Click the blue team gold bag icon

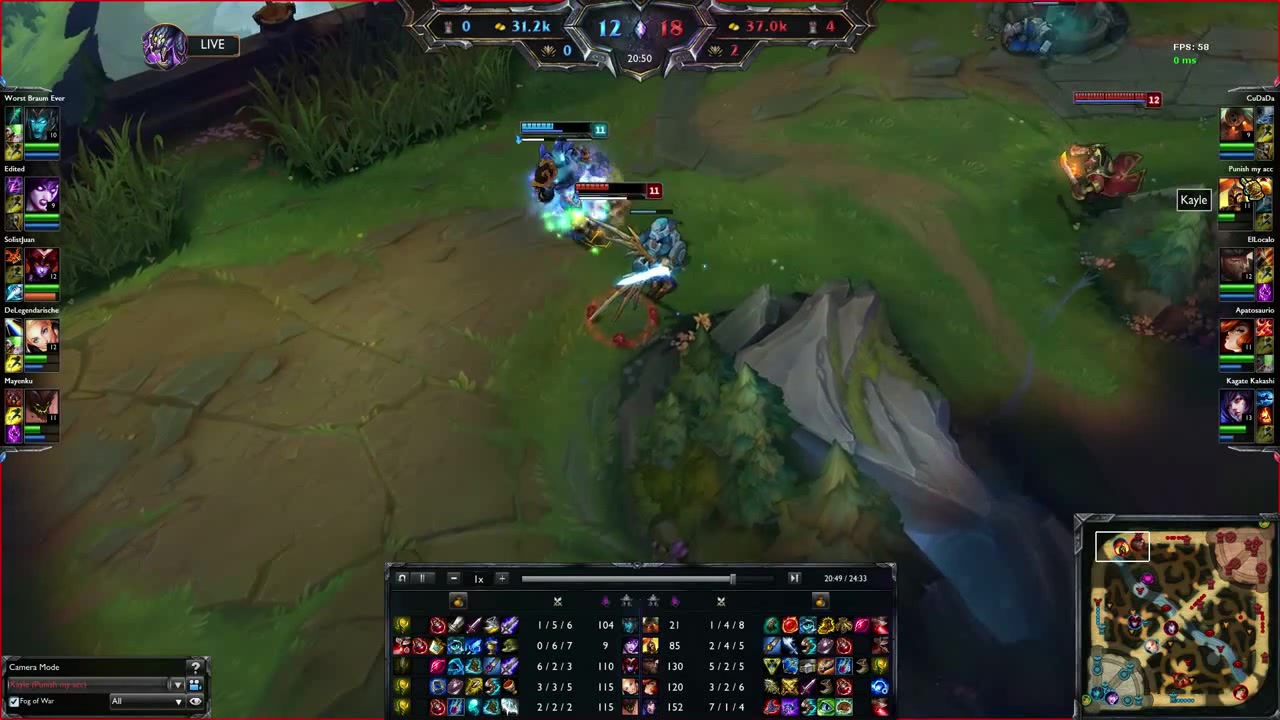[458, 601]
